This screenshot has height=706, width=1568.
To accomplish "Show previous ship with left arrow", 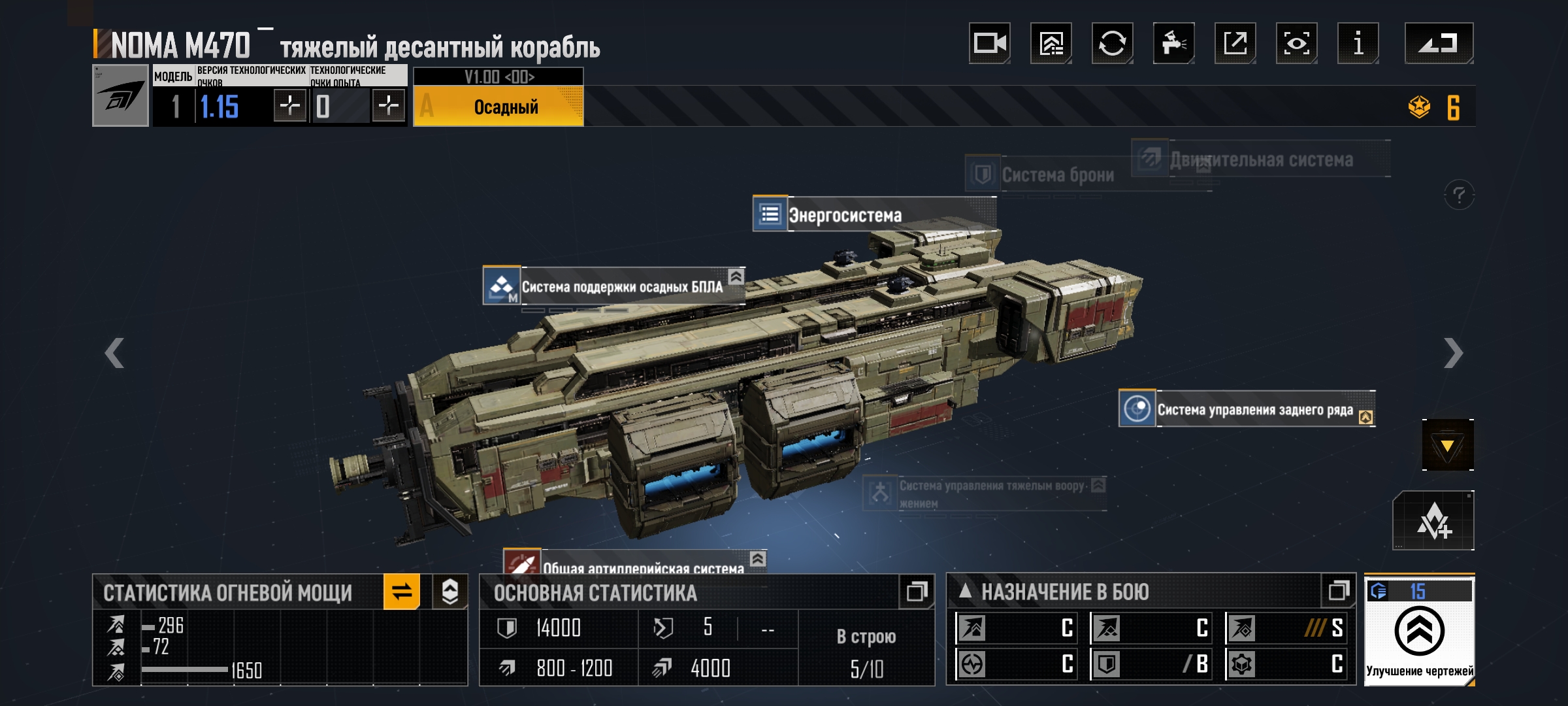I will coord(114,353).
